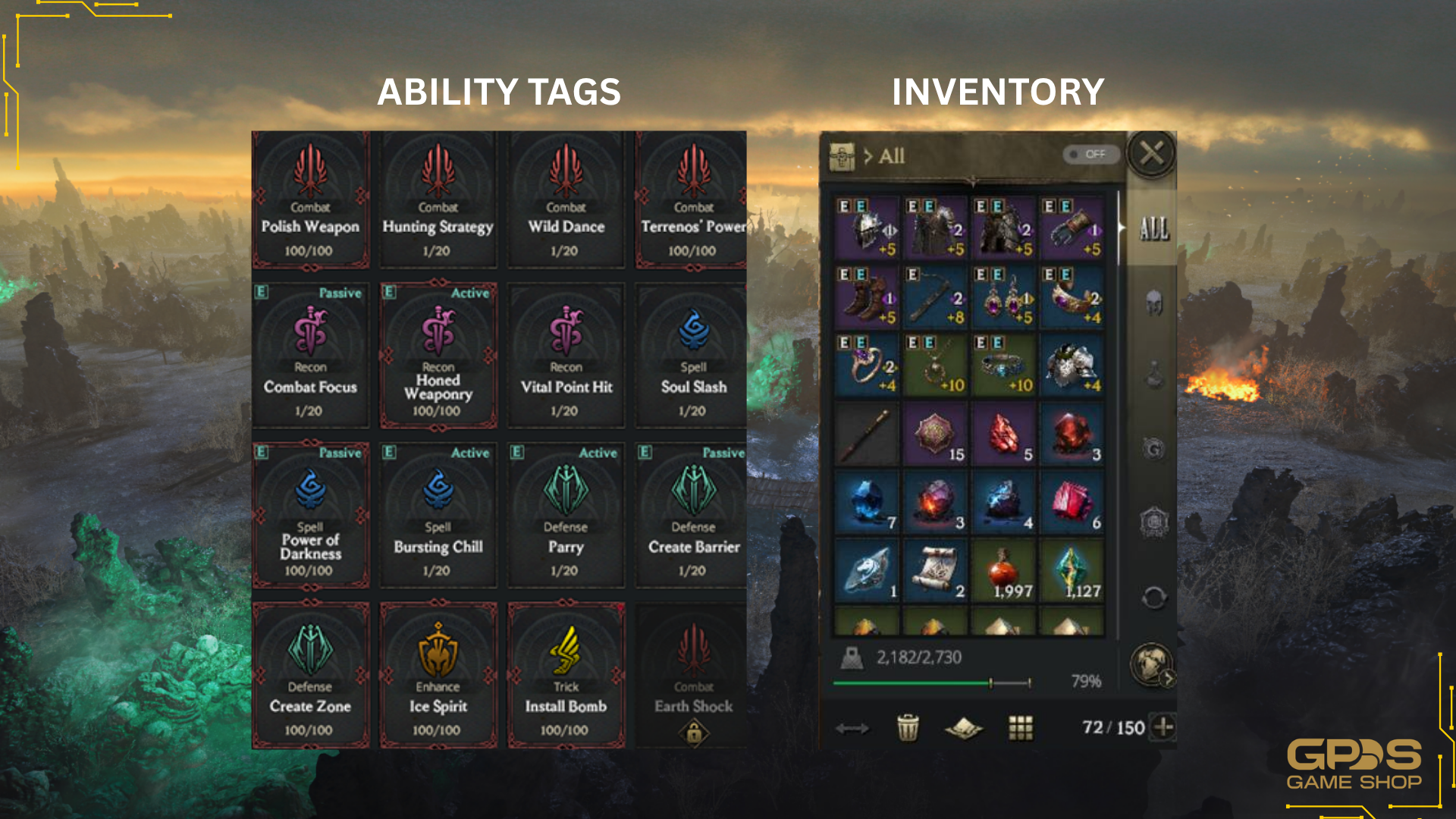Viewport: 1456px width, 819px height.
Task: Open the inventory grid view button
Action: click(1021, 728)
